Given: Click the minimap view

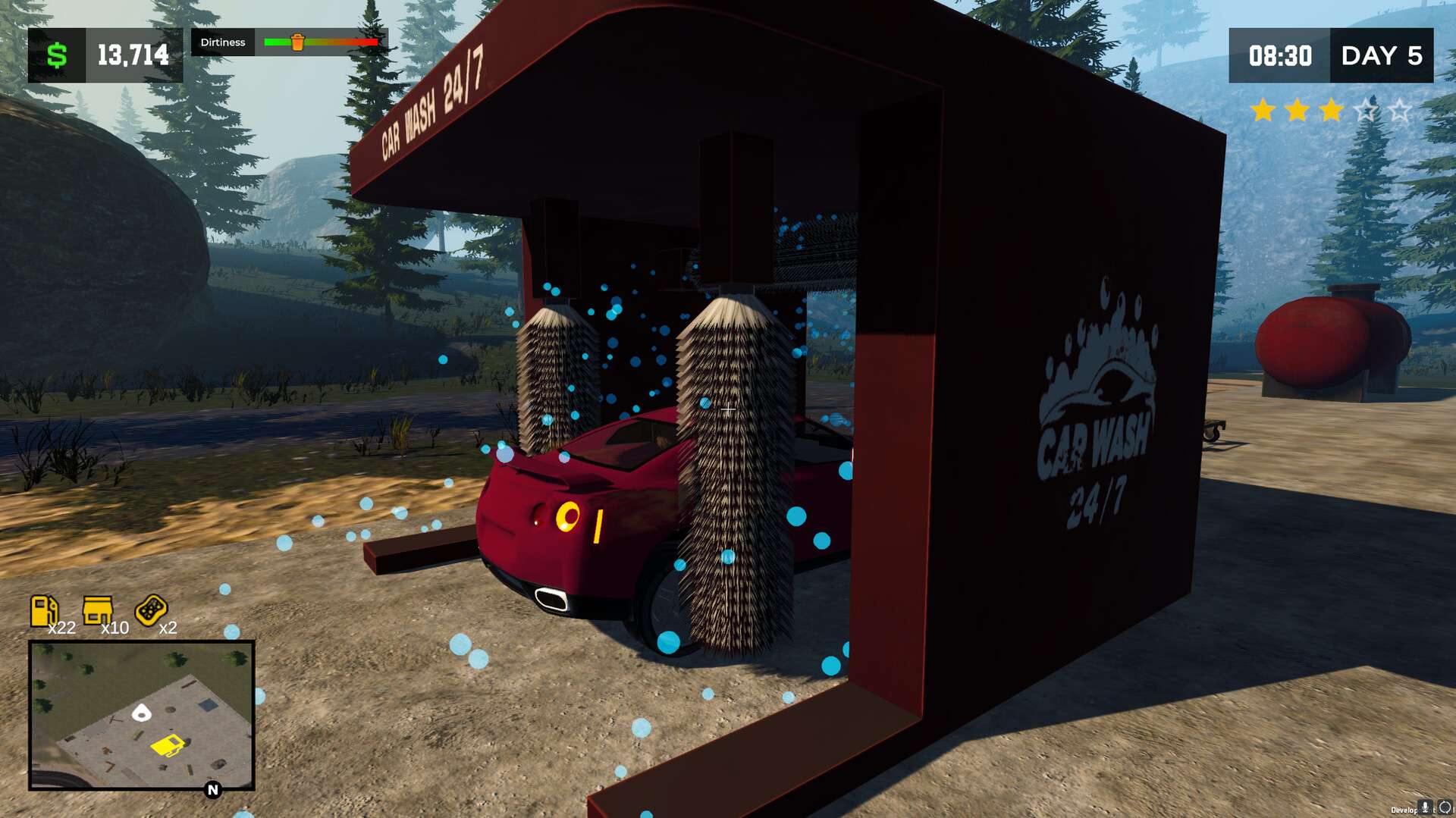Looking at the screenshot, I should pos(142,716).
